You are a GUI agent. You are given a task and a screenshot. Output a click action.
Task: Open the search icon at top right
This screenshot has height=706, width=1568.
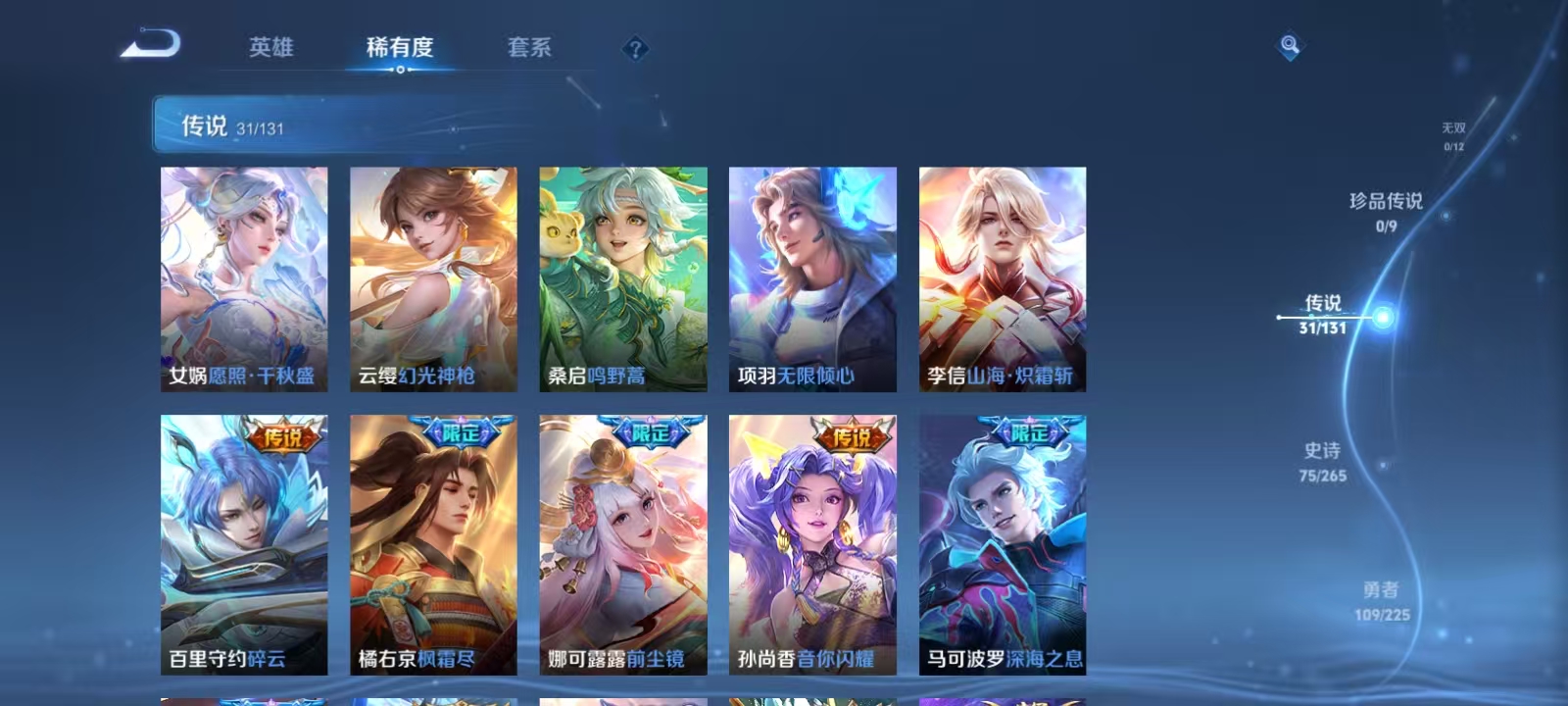(1289, 42)
